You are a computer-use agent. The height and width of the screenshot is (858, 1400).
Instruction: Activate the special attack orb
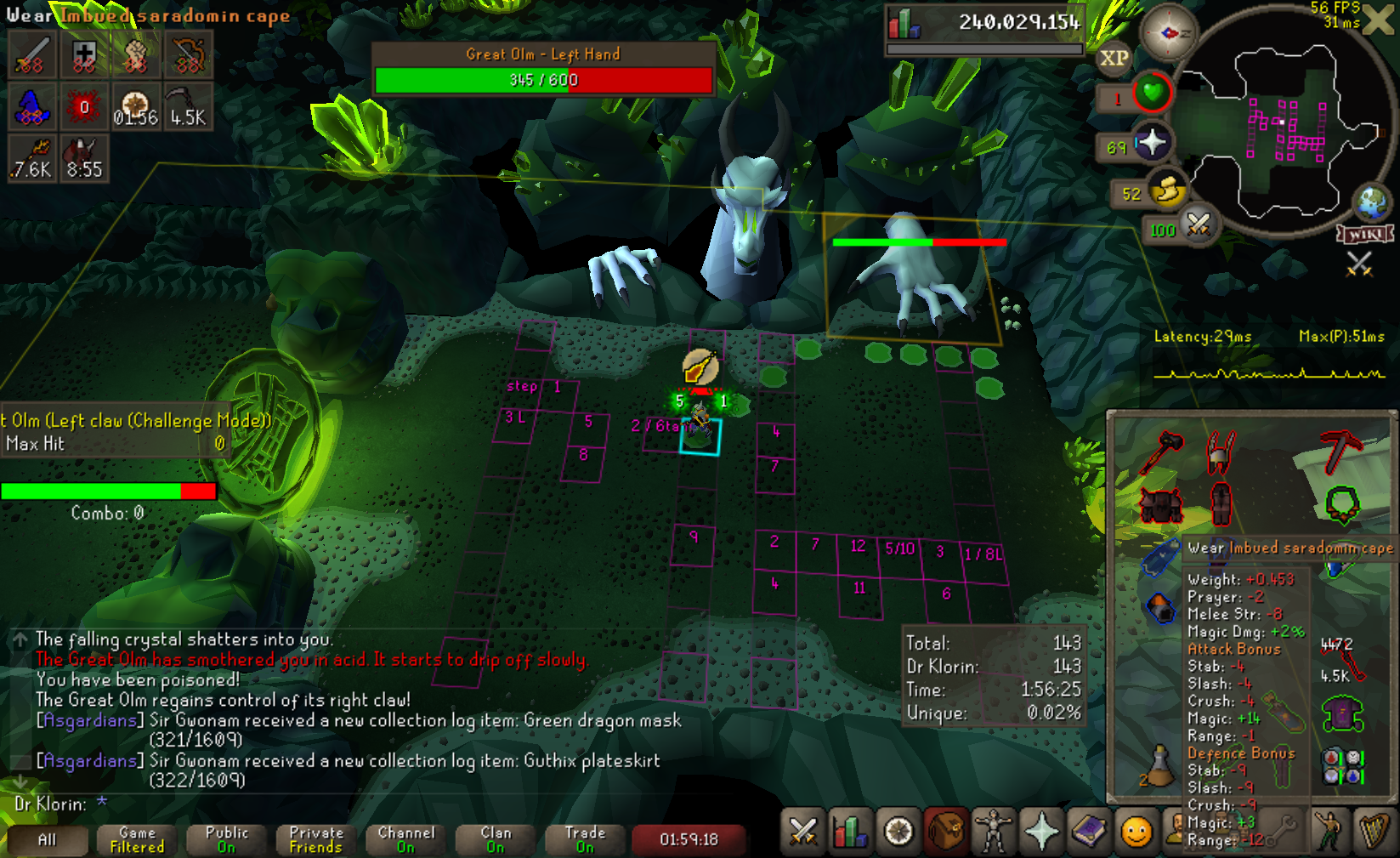pyautogui.click(x=1197, y=224)
